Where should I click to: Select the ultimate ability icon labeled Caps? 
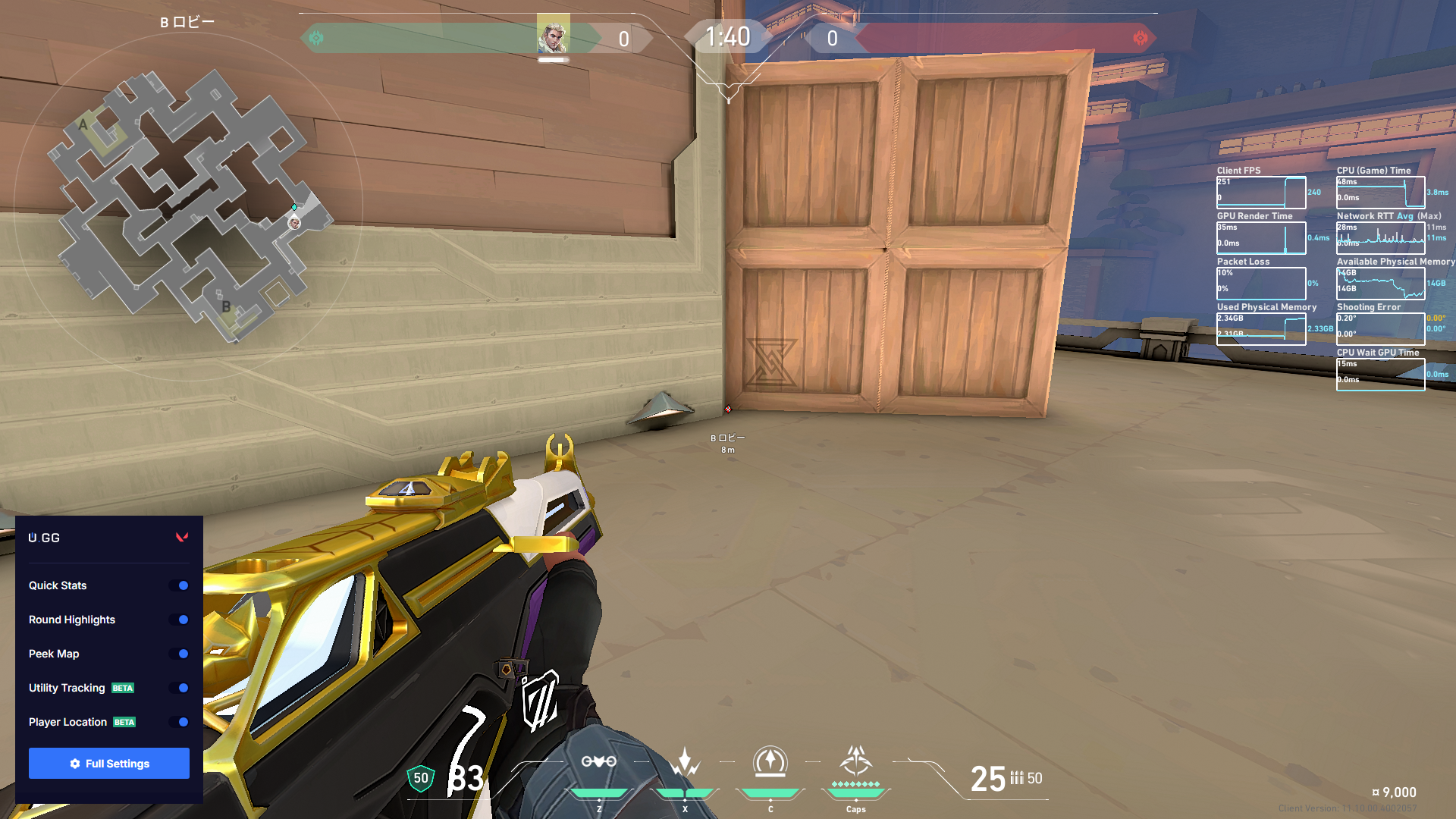pos(855,761)
